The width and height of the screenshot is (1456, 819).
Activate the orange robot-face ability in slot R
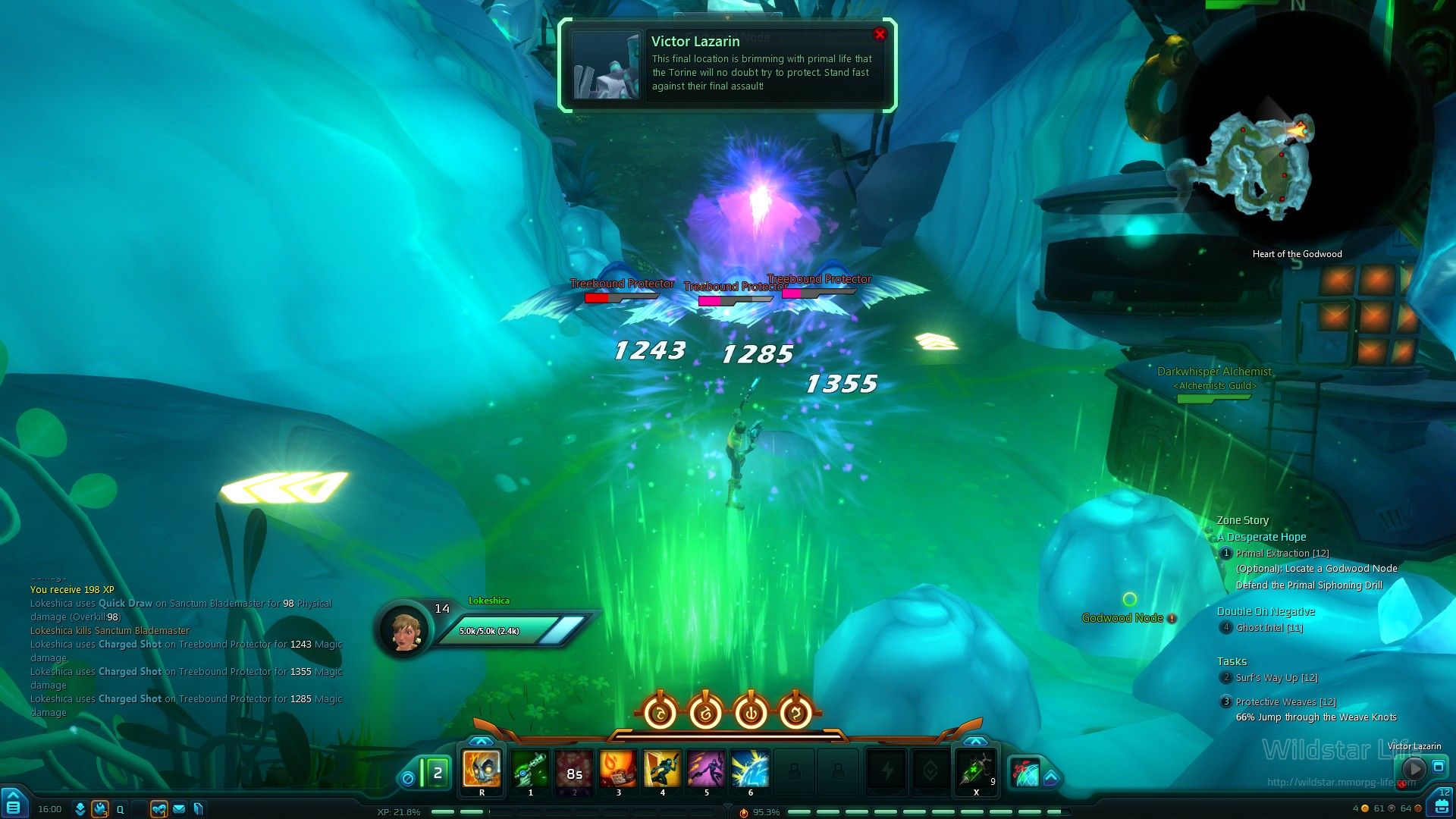482,769
